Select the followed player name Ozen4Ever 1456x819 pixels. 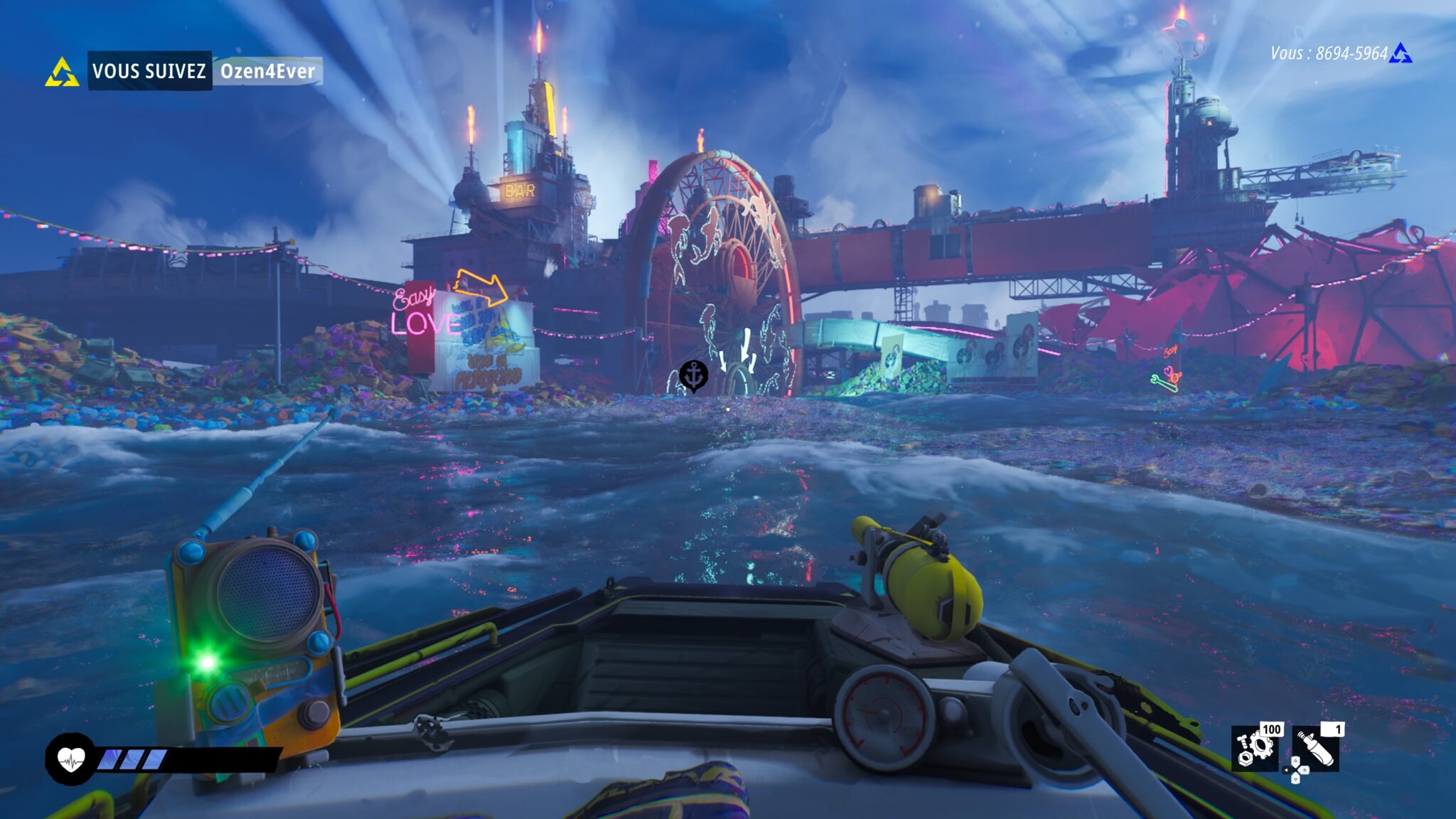click(x=267, y=71)
